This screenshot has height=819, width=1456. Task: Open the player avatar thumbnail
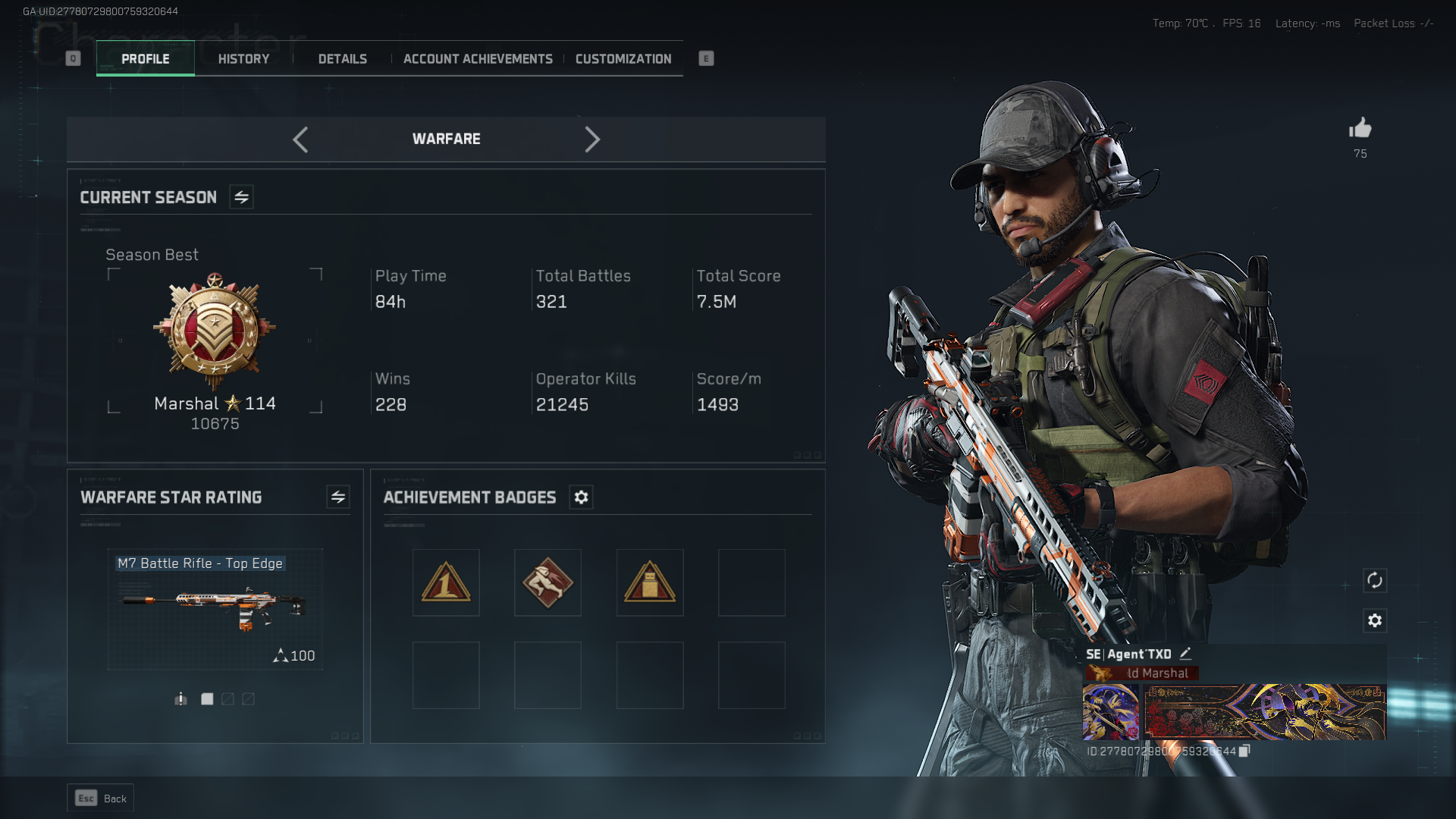coord(1110,712)
